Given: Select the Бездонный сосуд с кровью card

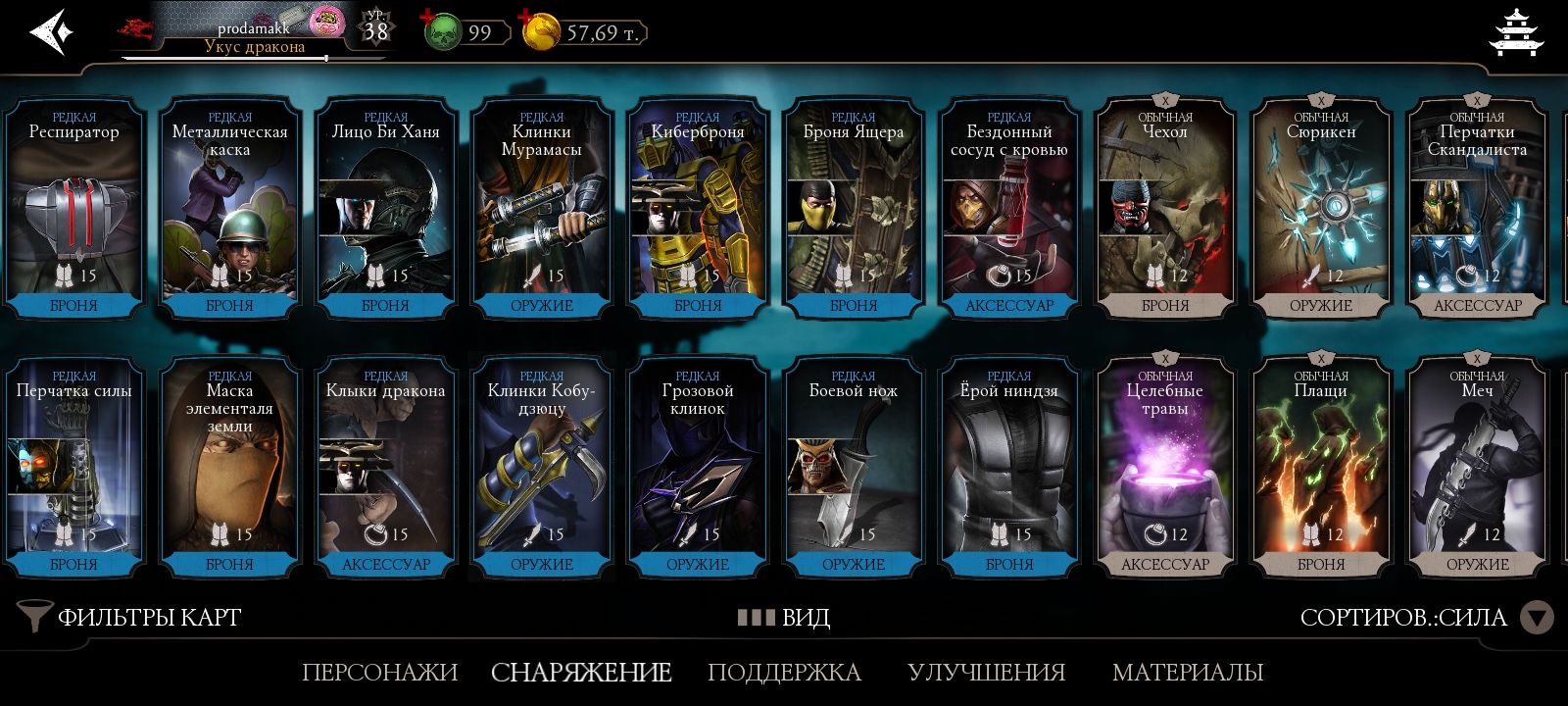Looking at the screenshot, I should coord(1009,208).
